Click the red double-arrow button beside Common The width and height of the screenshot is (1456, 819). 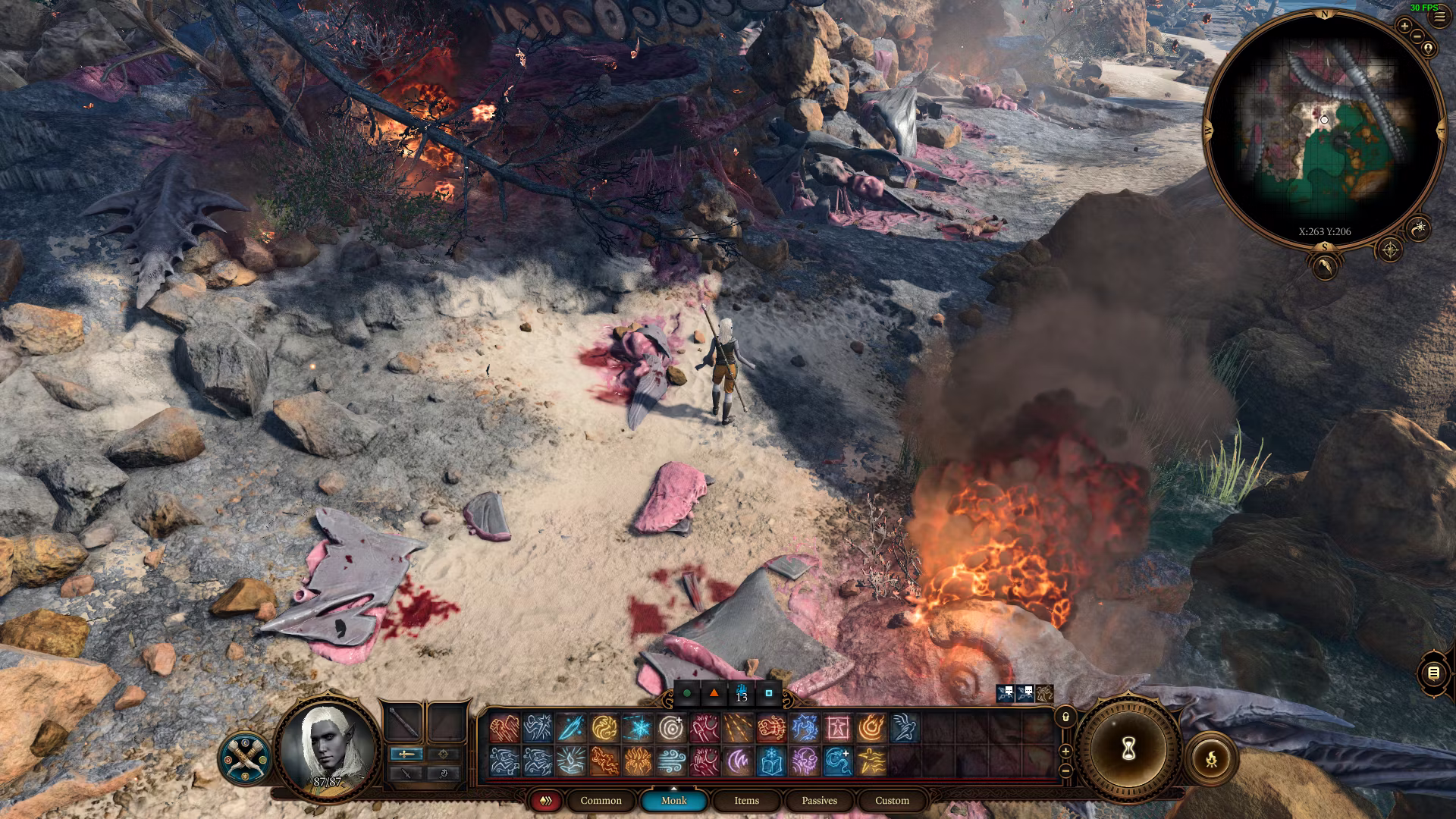pyautogui.click(x=545, y=800)
